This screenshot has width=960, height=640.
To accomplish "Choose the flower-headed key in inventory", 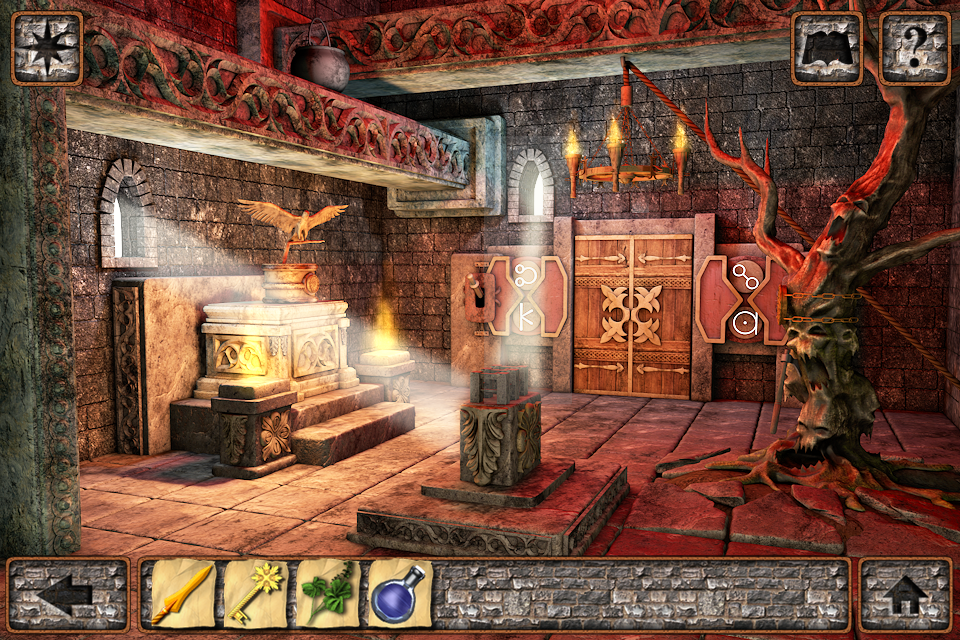I will pyautogui.click(x=255, y=594).
